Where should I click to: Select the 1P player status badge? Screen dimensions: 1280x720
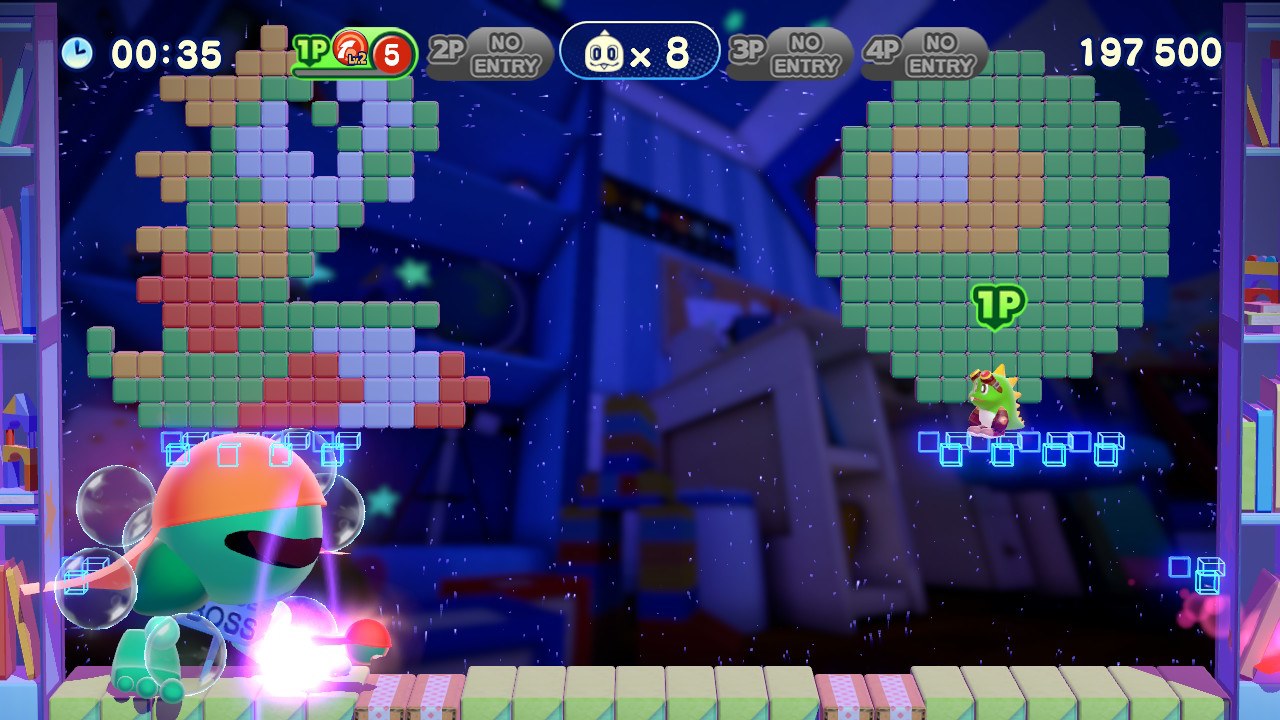point(355,54)
